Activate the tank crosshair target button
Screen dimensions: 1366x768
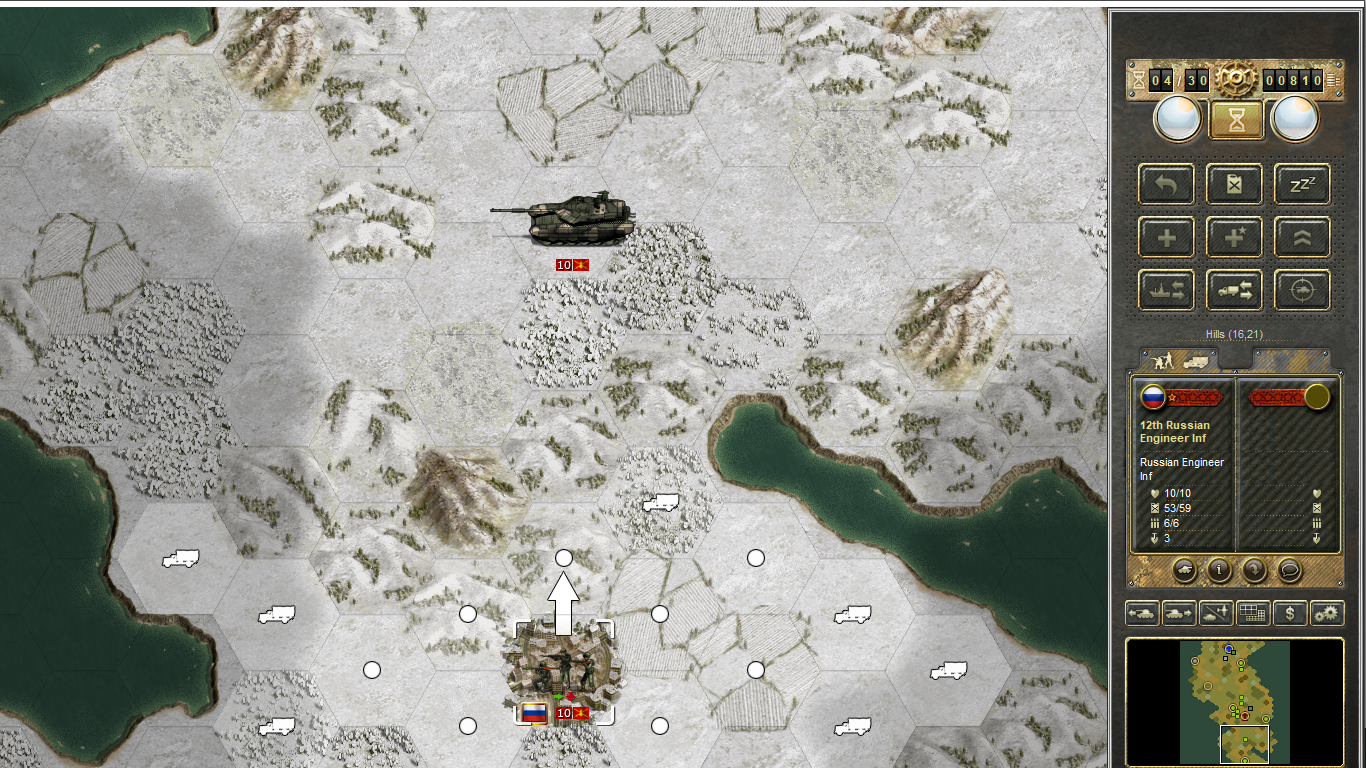(1302, 290)
